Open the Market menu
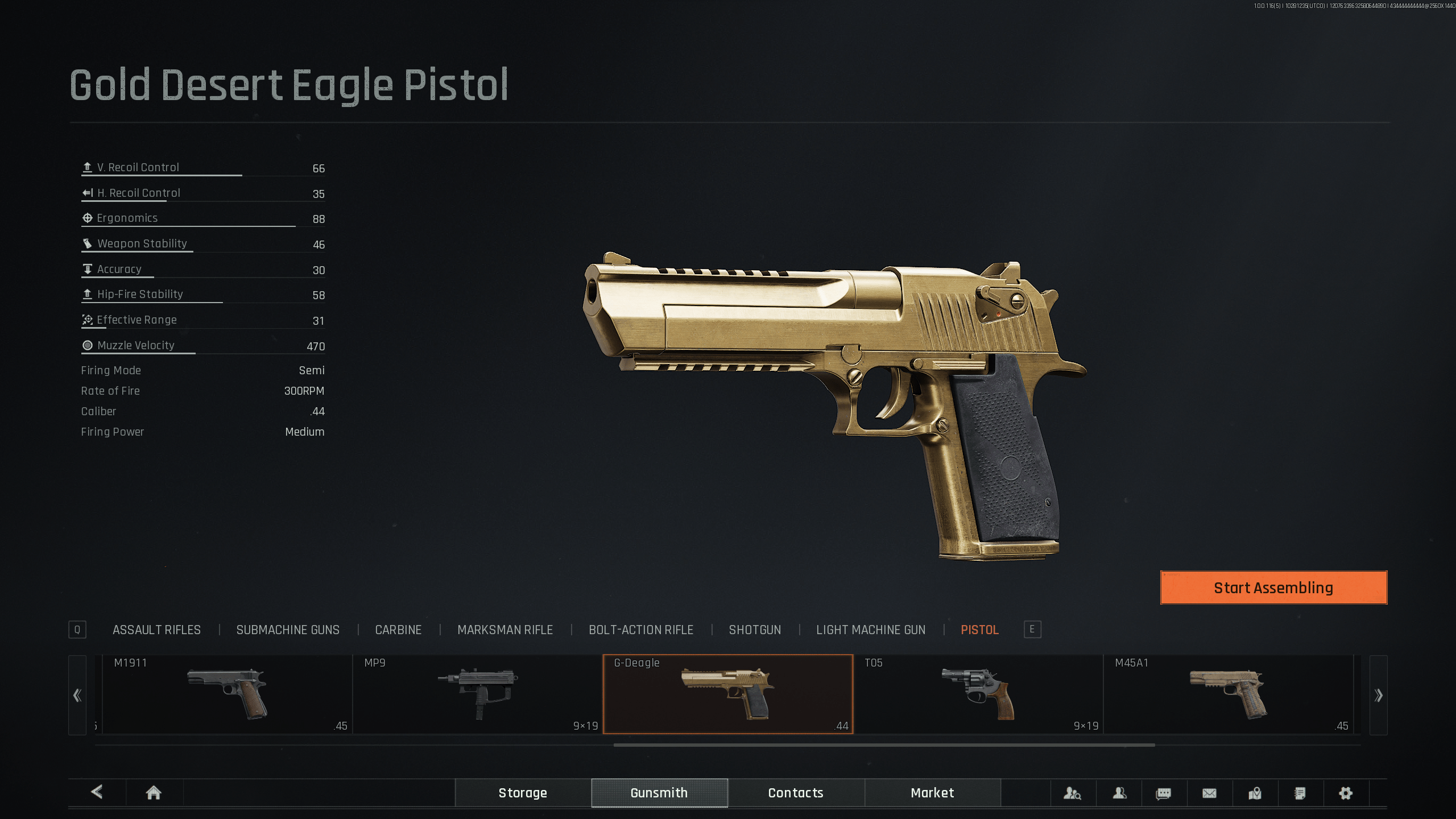This screenshot has height=819, width=1456. [932, 793]
